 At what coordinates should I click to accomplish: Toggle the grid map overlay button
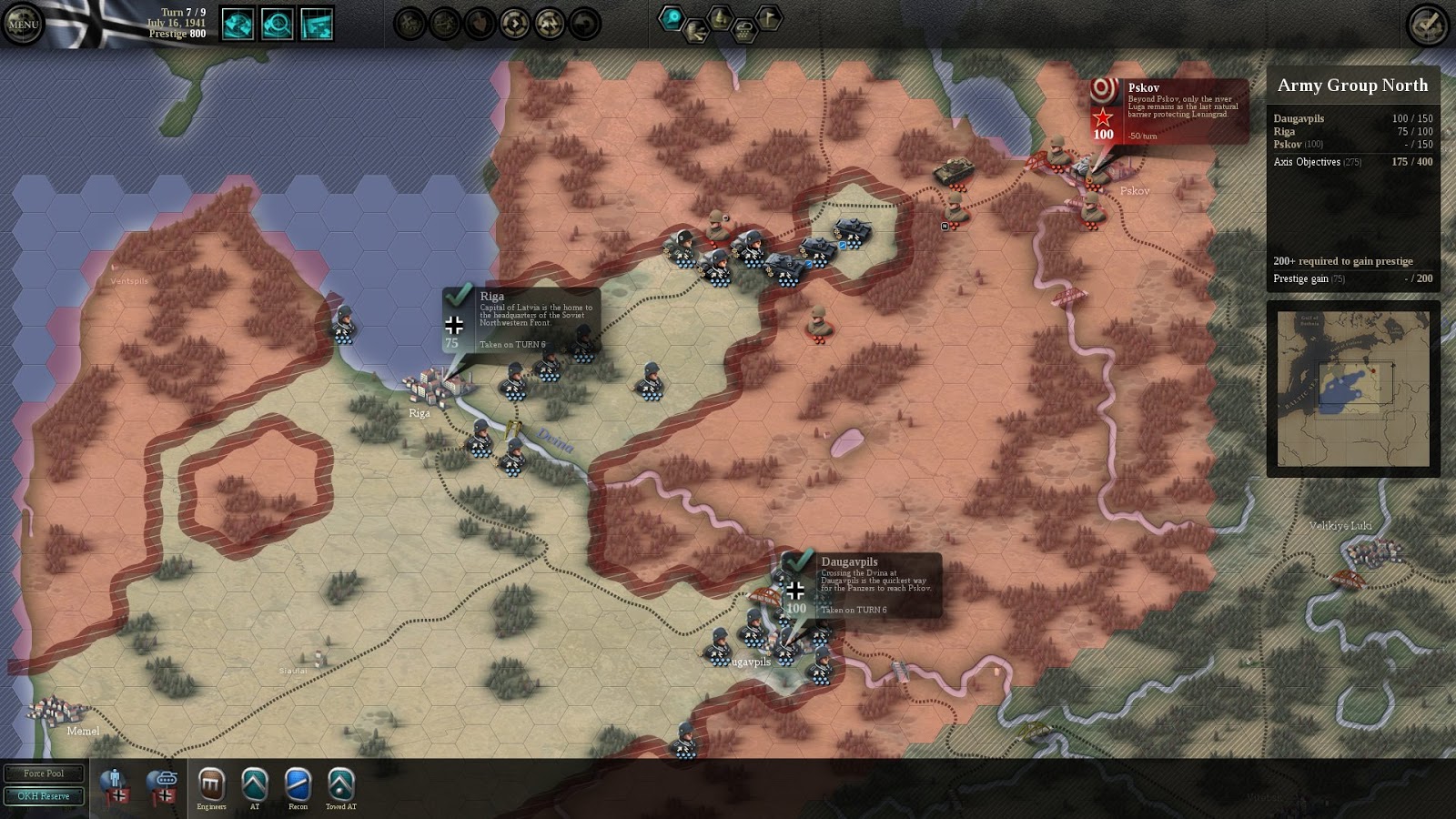click(317, 24)
